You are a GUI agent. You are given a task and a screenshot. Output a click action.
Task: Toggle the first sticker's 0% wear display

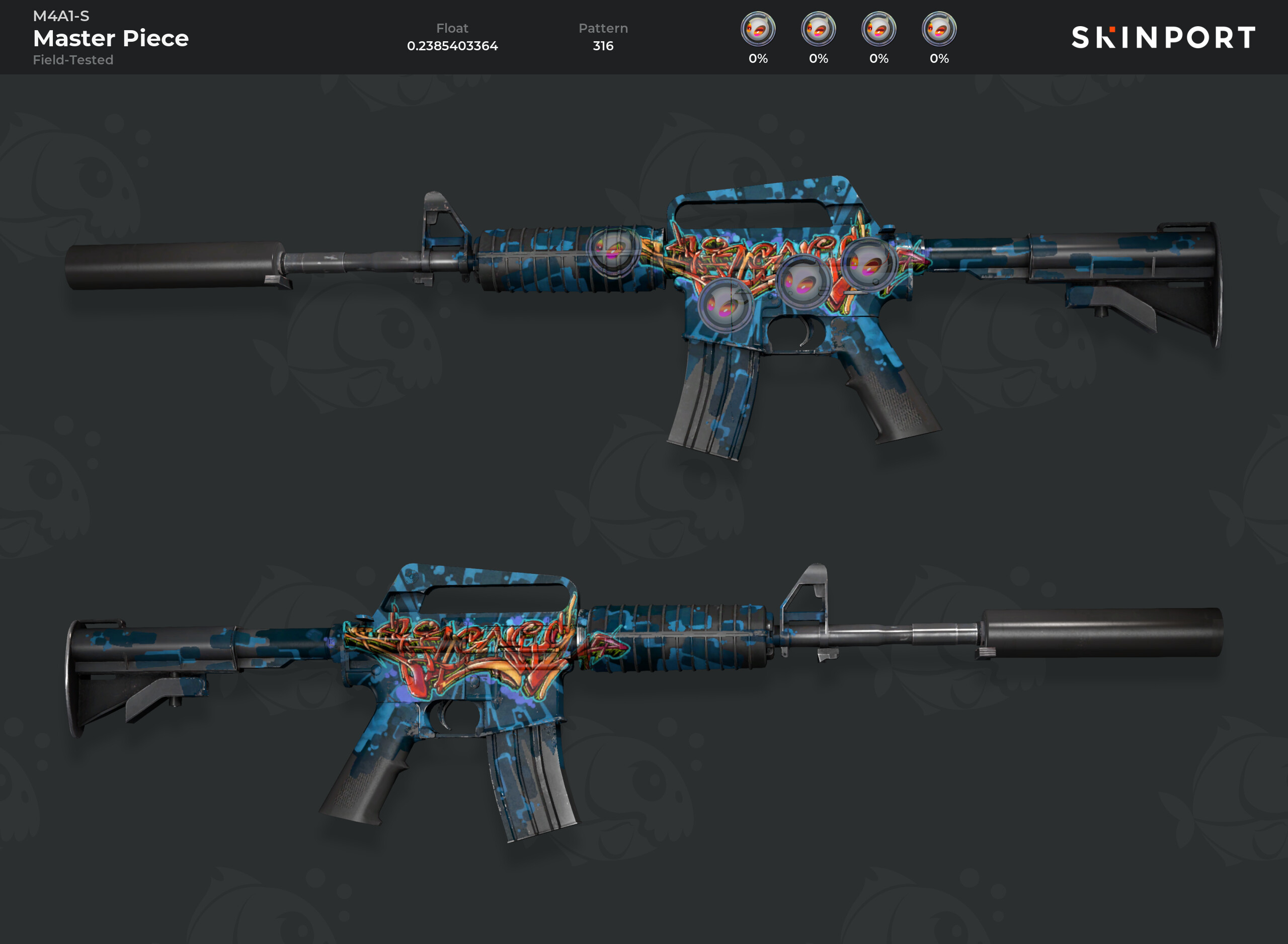pos(758,58)
